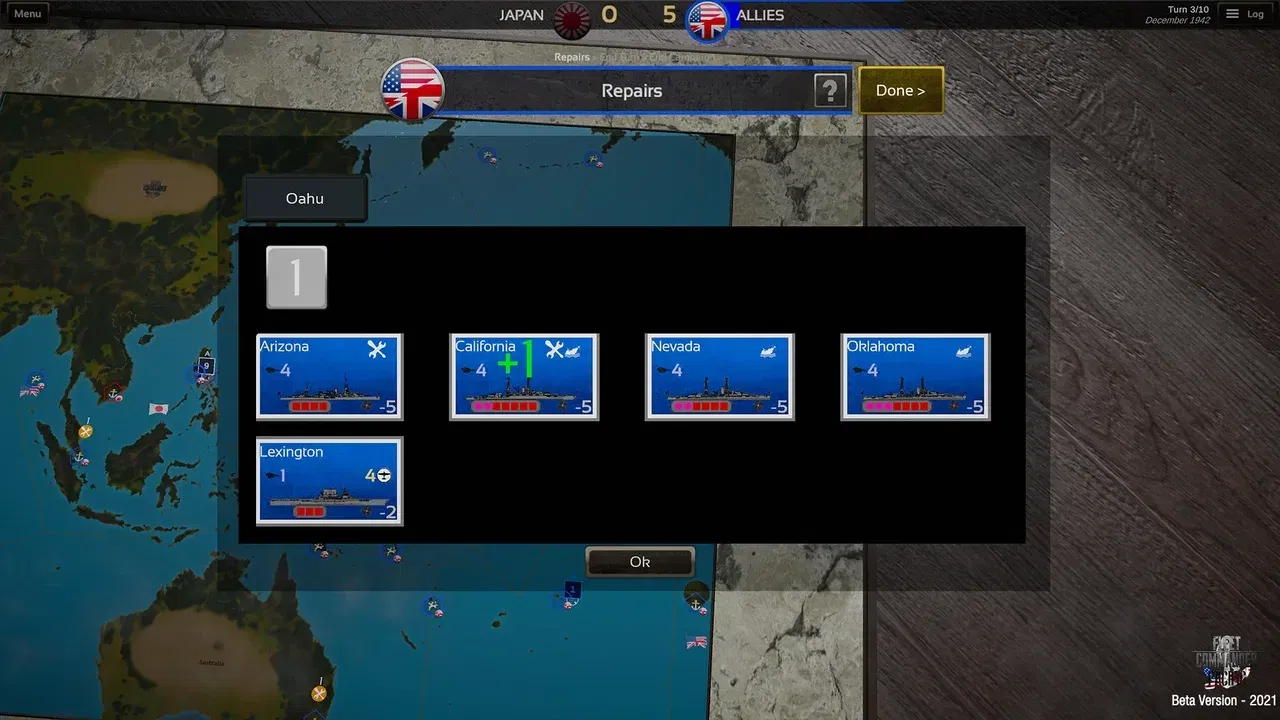Click the aircraft counter icon on Lexington's card
The width and height of the screenshot is (1280, 720).
(383, 477)
